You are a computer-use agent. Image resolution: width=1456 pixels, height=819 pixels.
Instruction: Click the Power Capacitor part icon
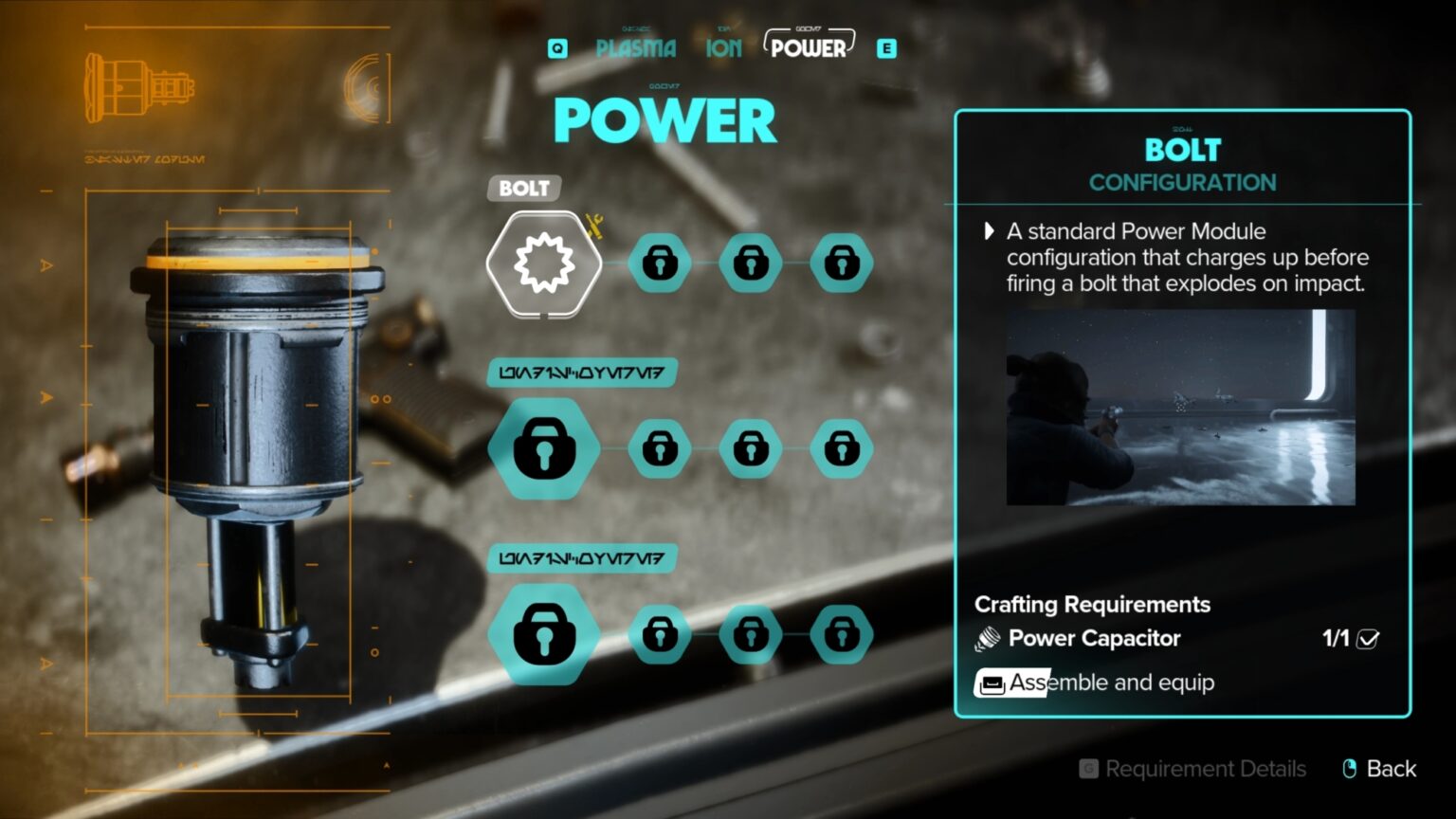986,638
